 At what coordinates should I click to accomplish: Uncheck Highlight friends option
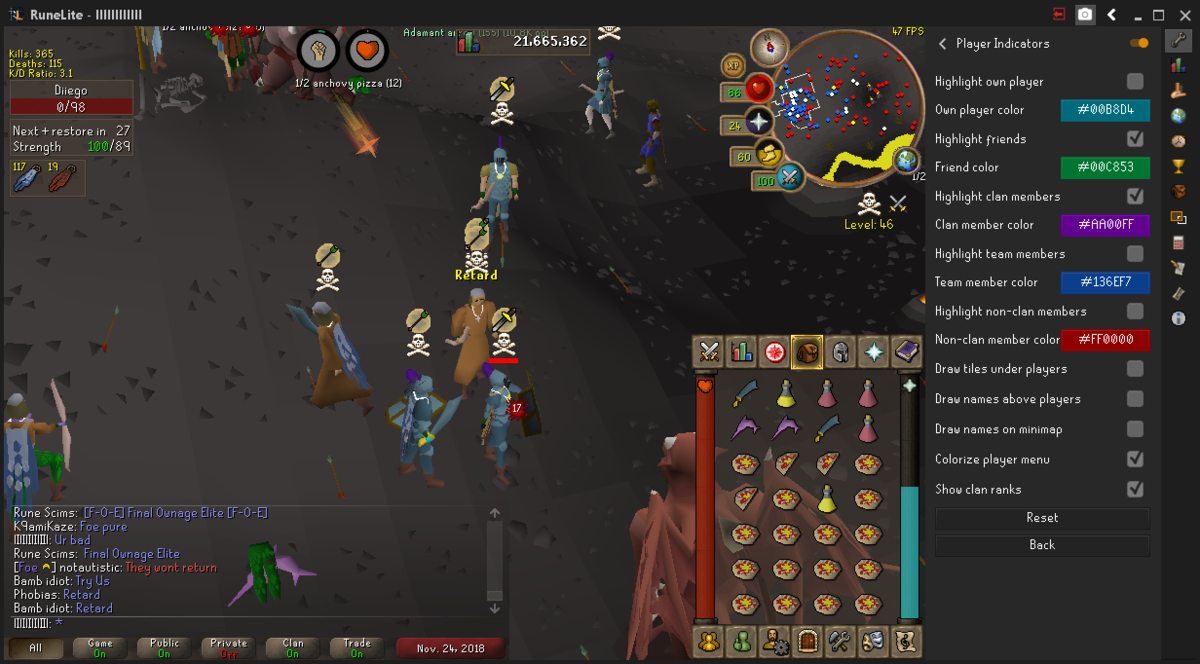pos(1135,138)
